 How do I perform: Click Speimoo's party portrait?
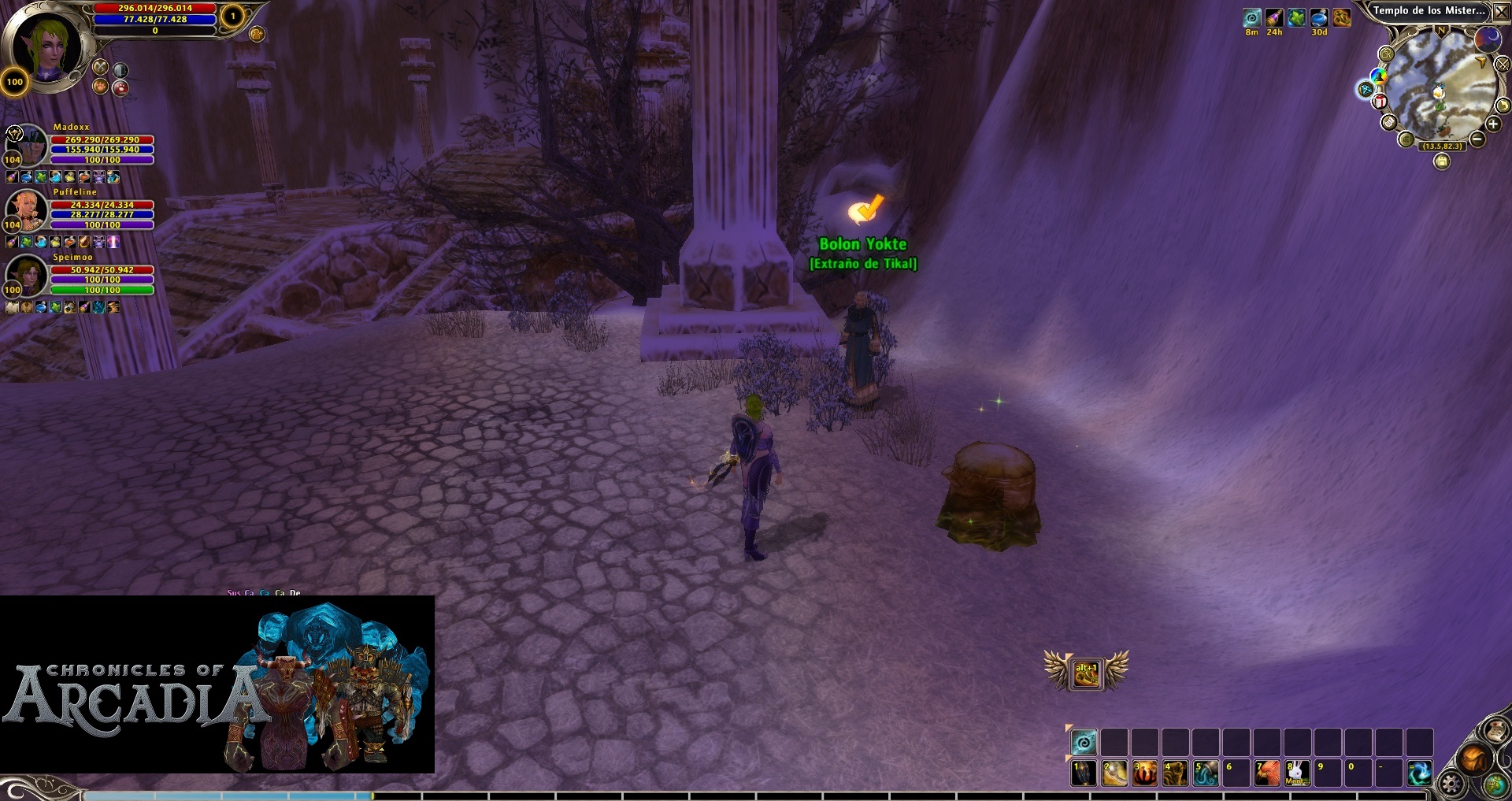[26, 275]
